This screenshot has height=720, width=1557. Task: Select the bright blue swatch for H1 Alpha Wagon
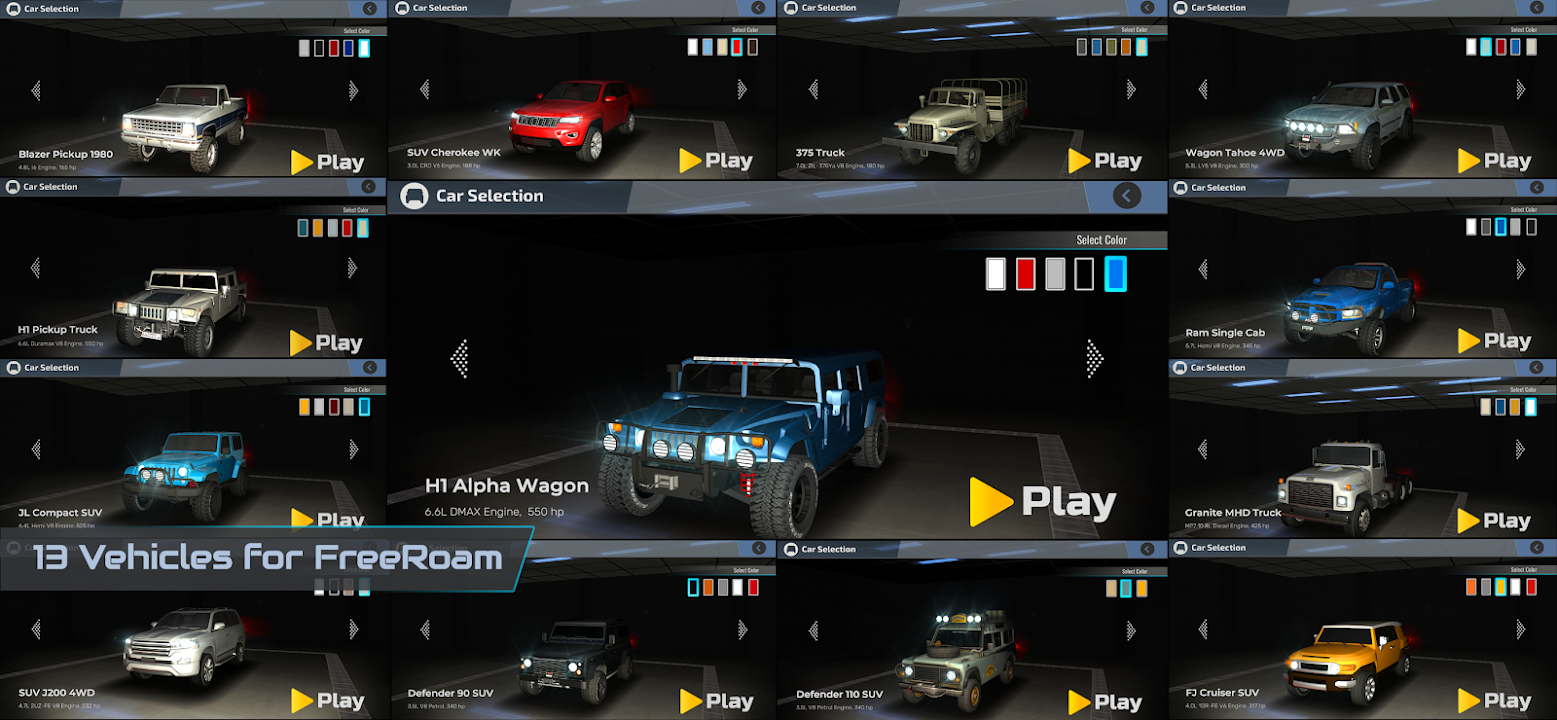point(1115,273)
